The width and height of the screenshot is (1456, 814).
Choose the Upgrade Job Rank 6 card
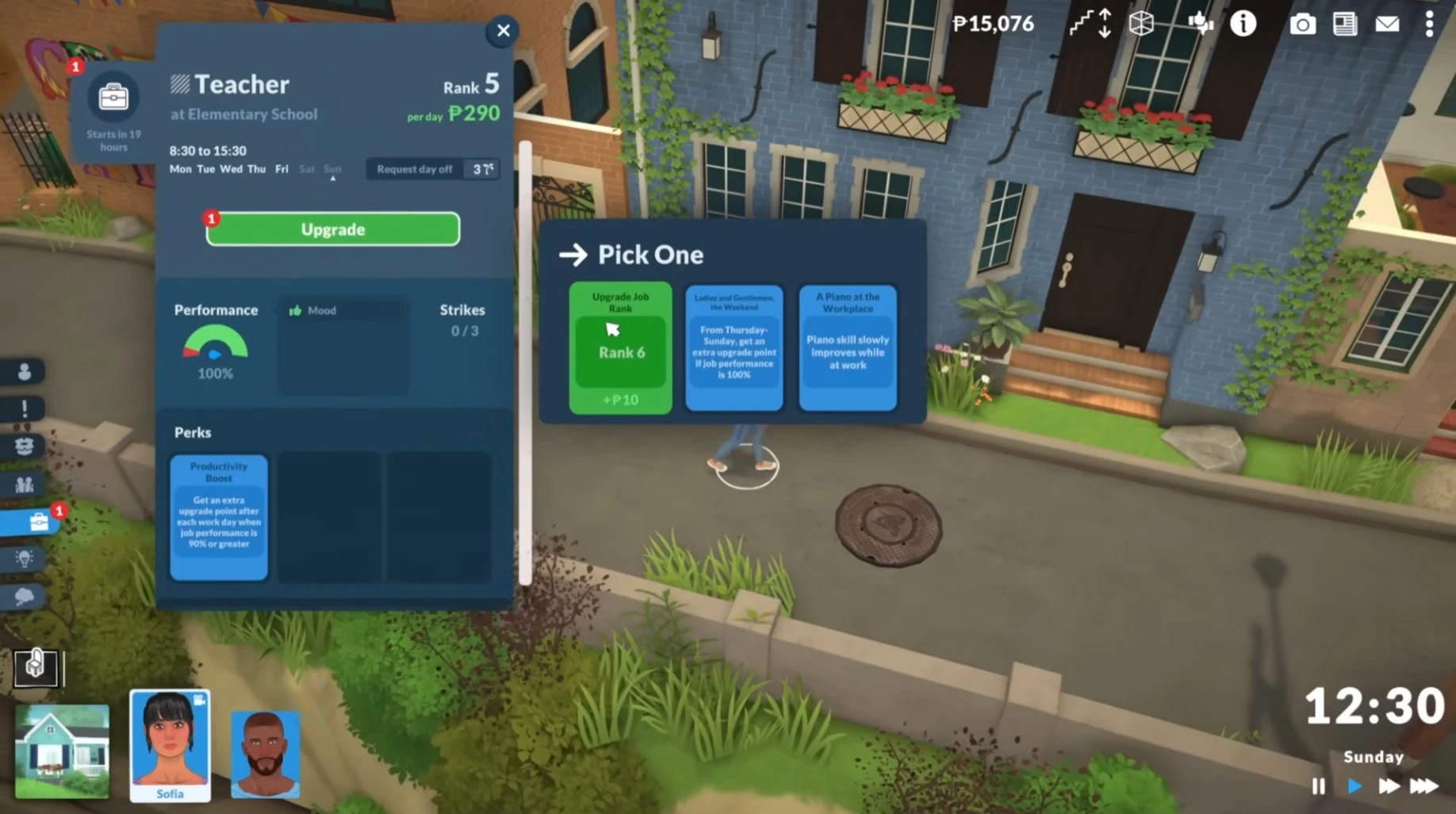(x=620, y=347)
